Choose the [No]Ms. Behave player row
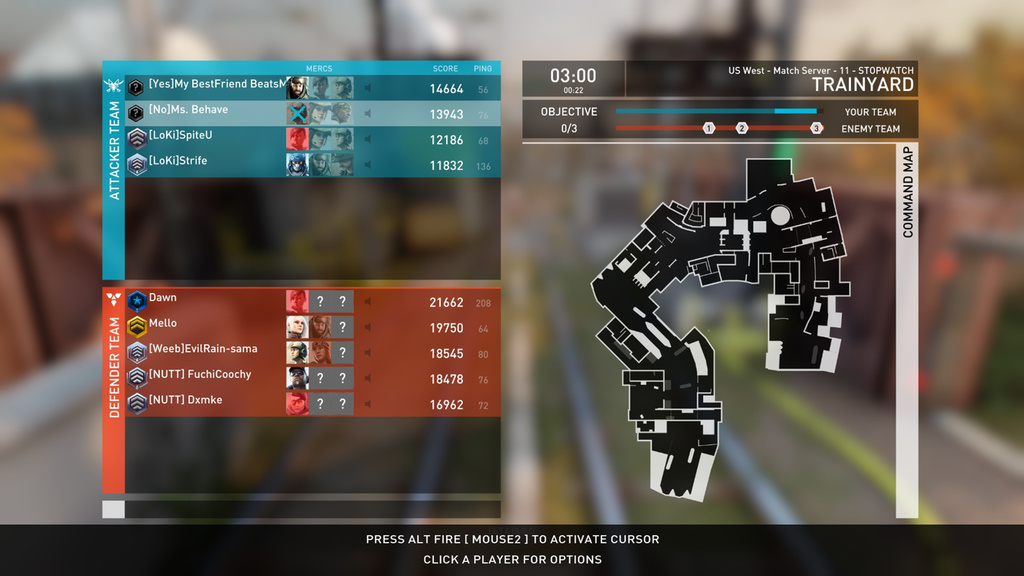Screen dimensions: 1024x576 (x=188, y=111)
